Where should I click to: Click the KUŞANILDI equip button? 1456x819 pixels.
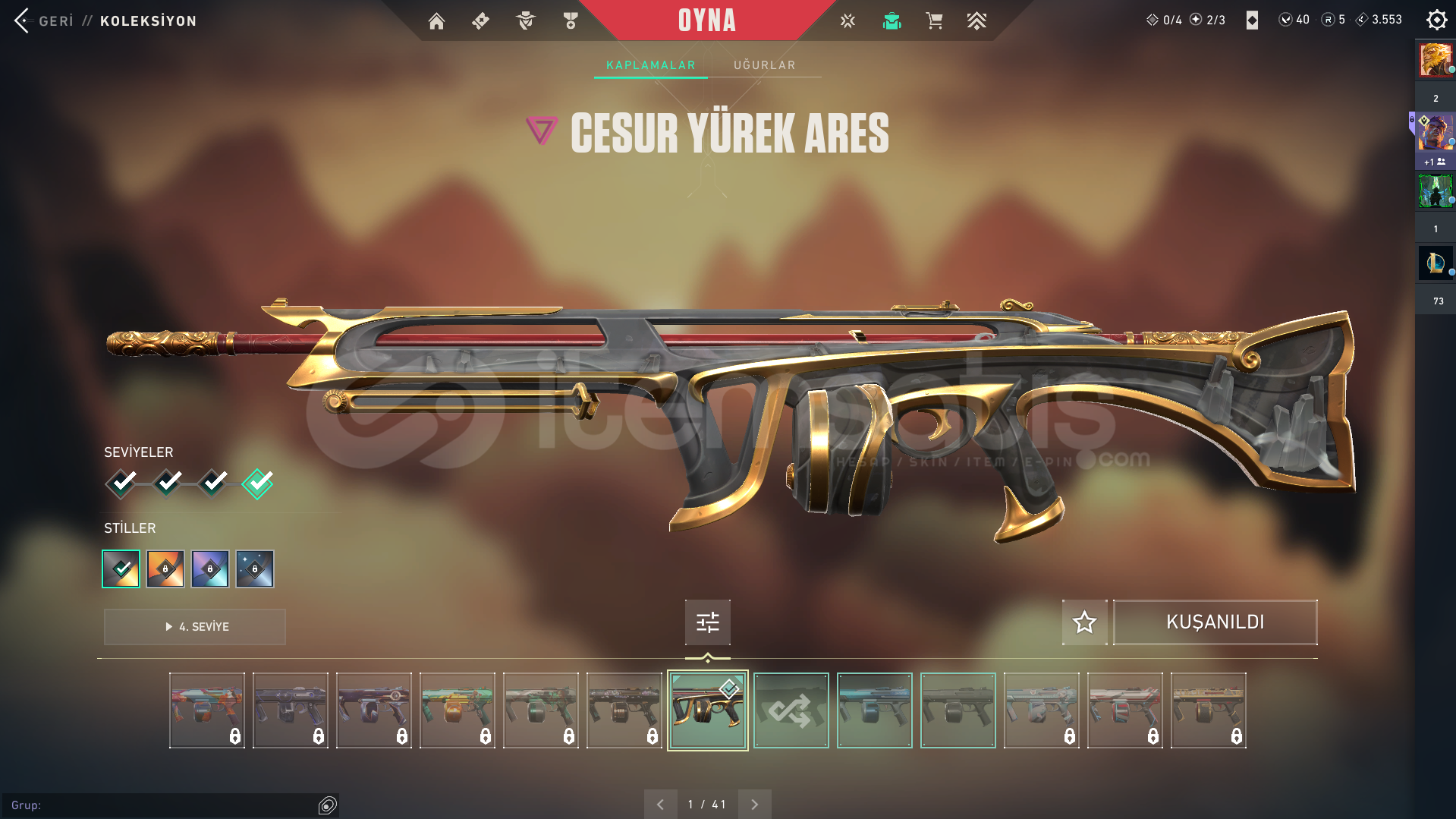tap(1215, 622)
